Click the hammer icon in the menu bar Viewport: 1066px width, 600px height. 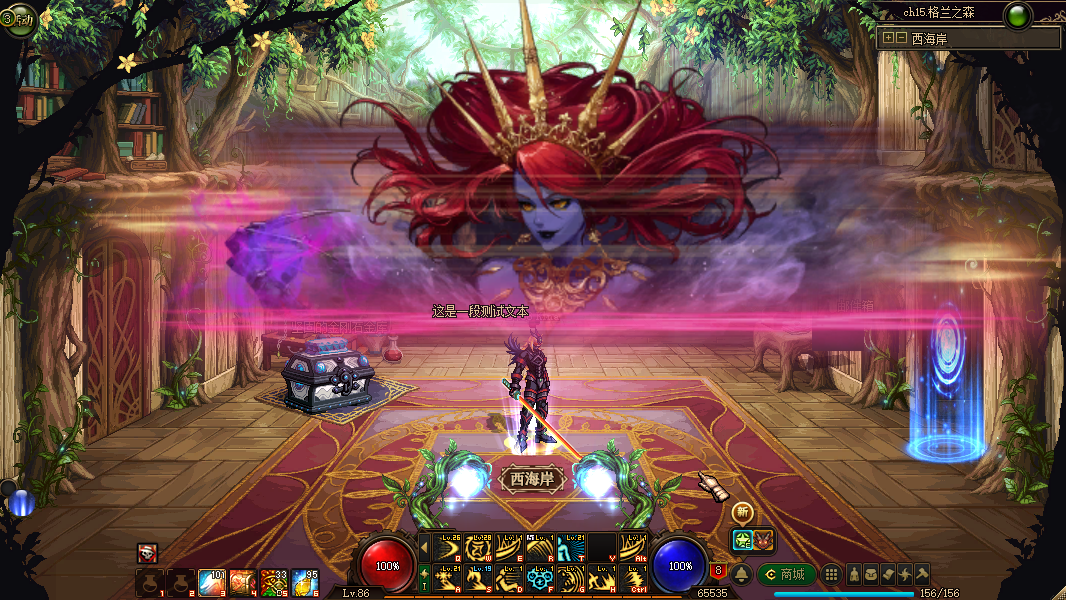(x=921, y=574)
